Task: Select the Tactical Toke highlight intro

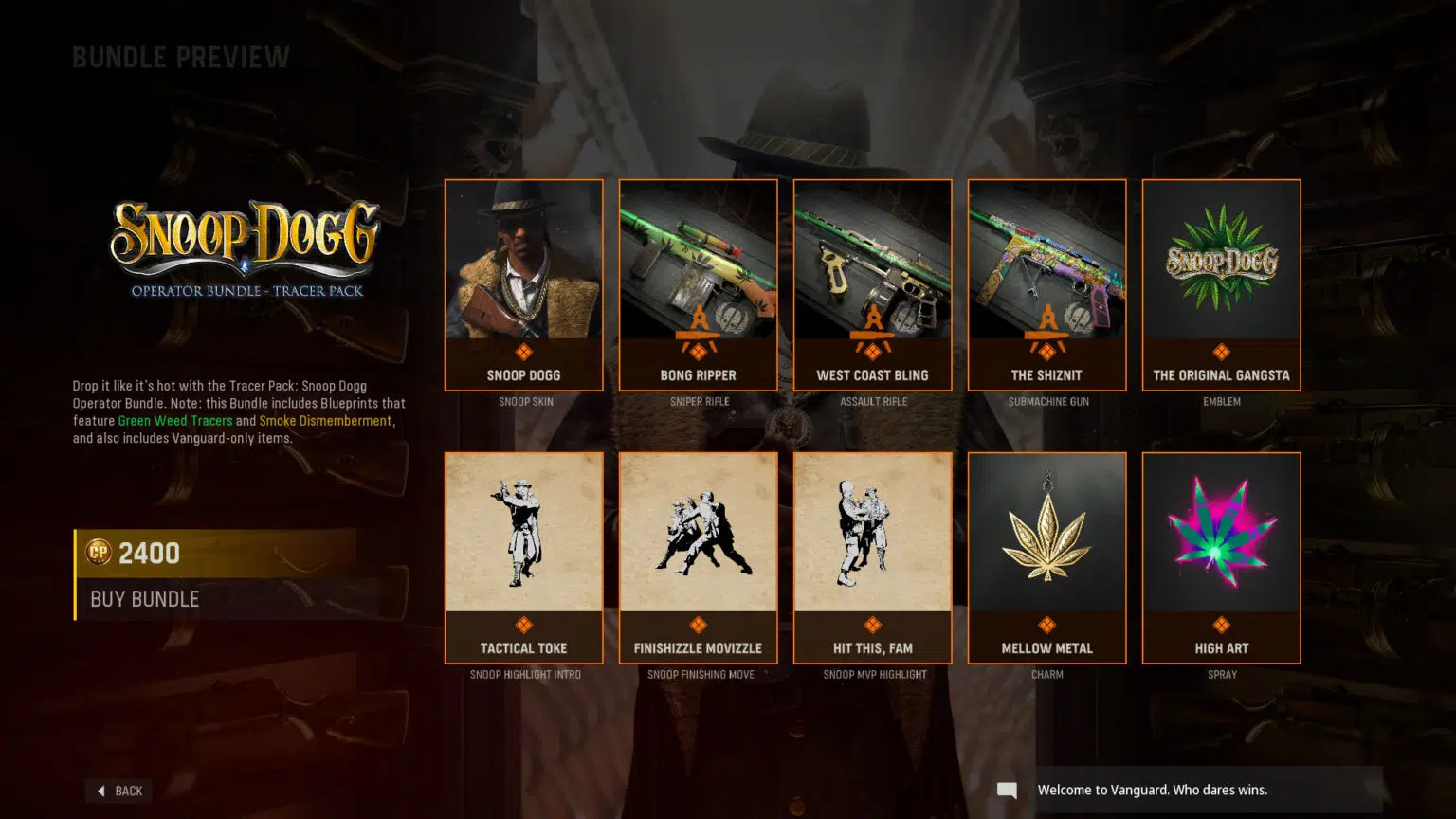Action: (523, 557)
